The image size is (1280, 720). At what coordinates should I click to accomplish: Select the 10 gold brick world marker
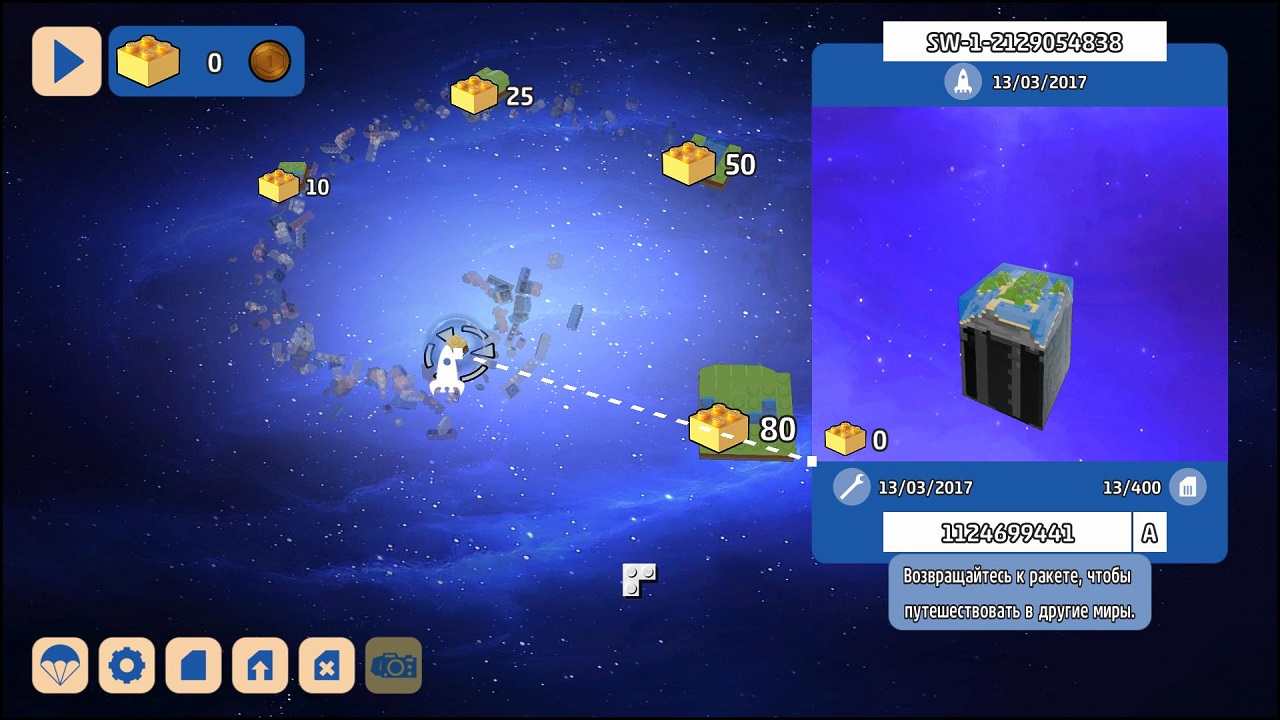pos(283,184)
